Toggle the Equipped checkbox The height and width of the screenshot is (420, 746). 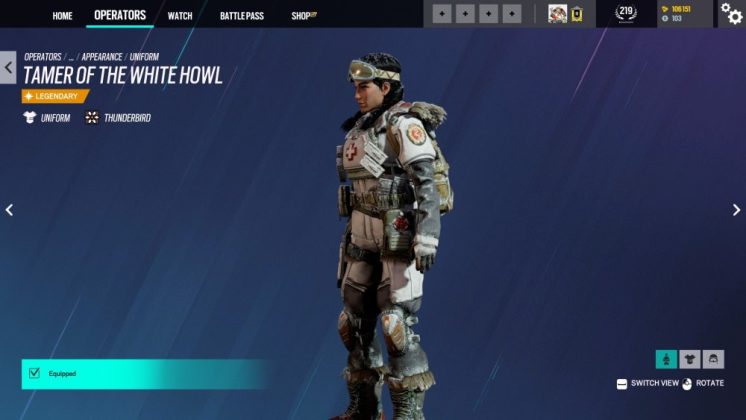[34, 374]
